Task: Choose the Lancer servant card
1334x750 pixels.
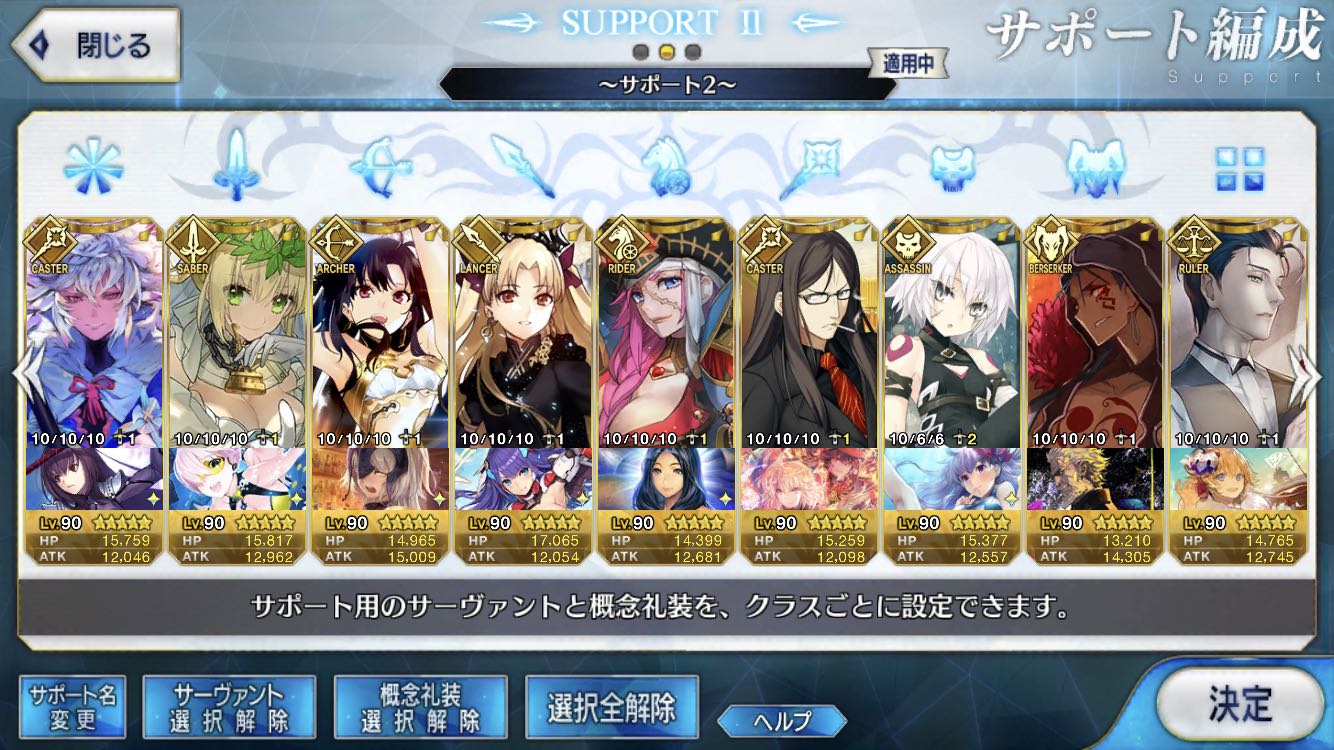Action: point(522,340)
